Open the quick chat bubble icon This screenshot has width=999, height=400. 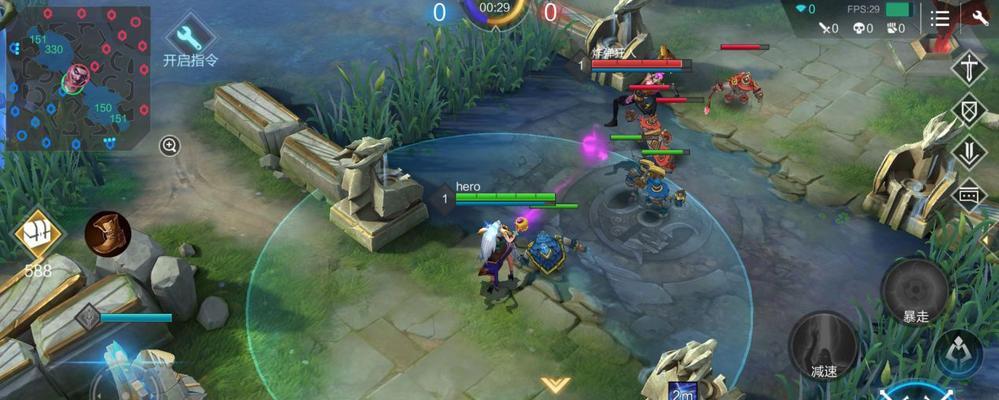(969, 196)
